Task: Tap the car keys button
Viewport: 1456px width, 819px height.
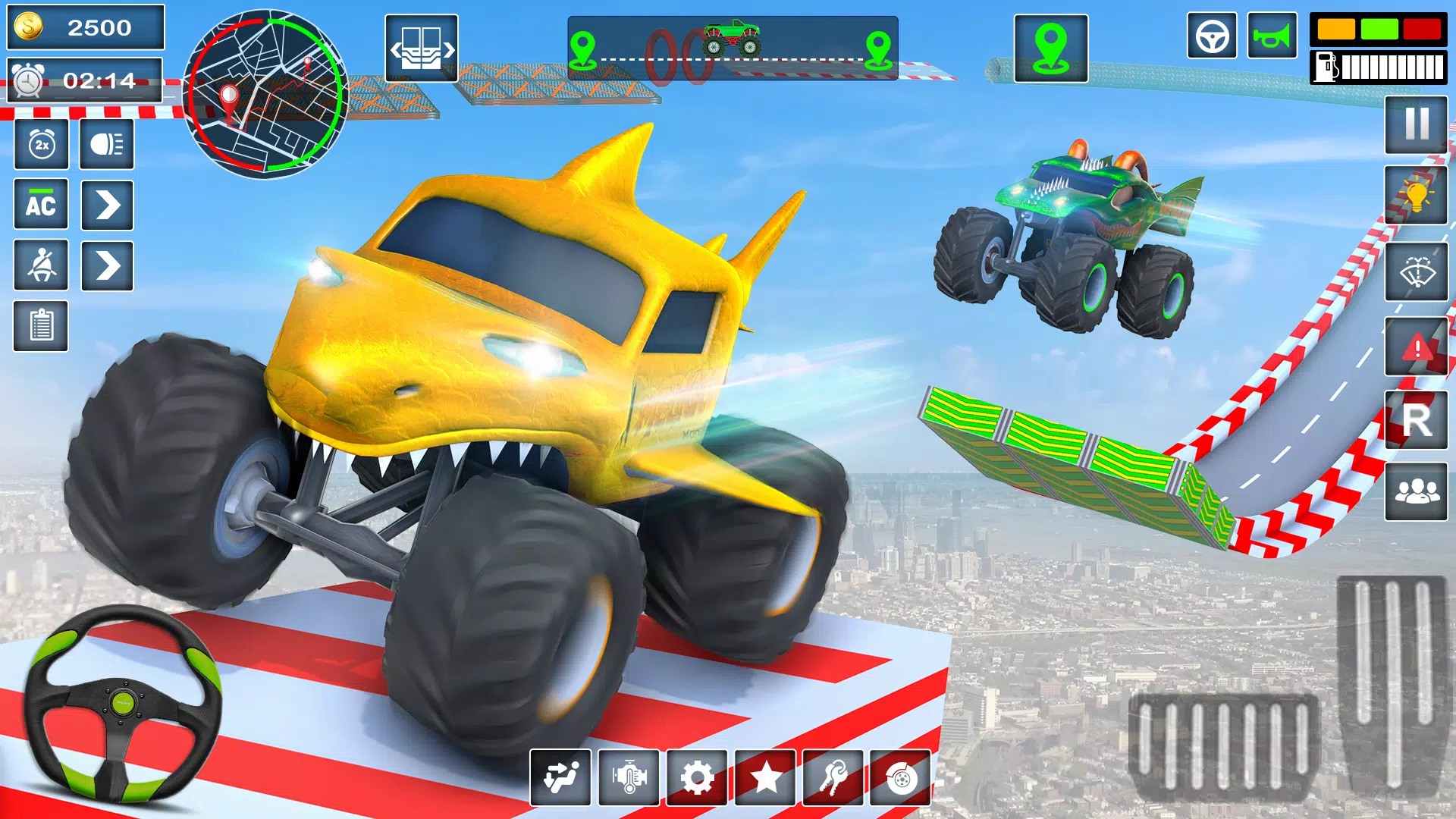Action: click(x=833, y=778)
